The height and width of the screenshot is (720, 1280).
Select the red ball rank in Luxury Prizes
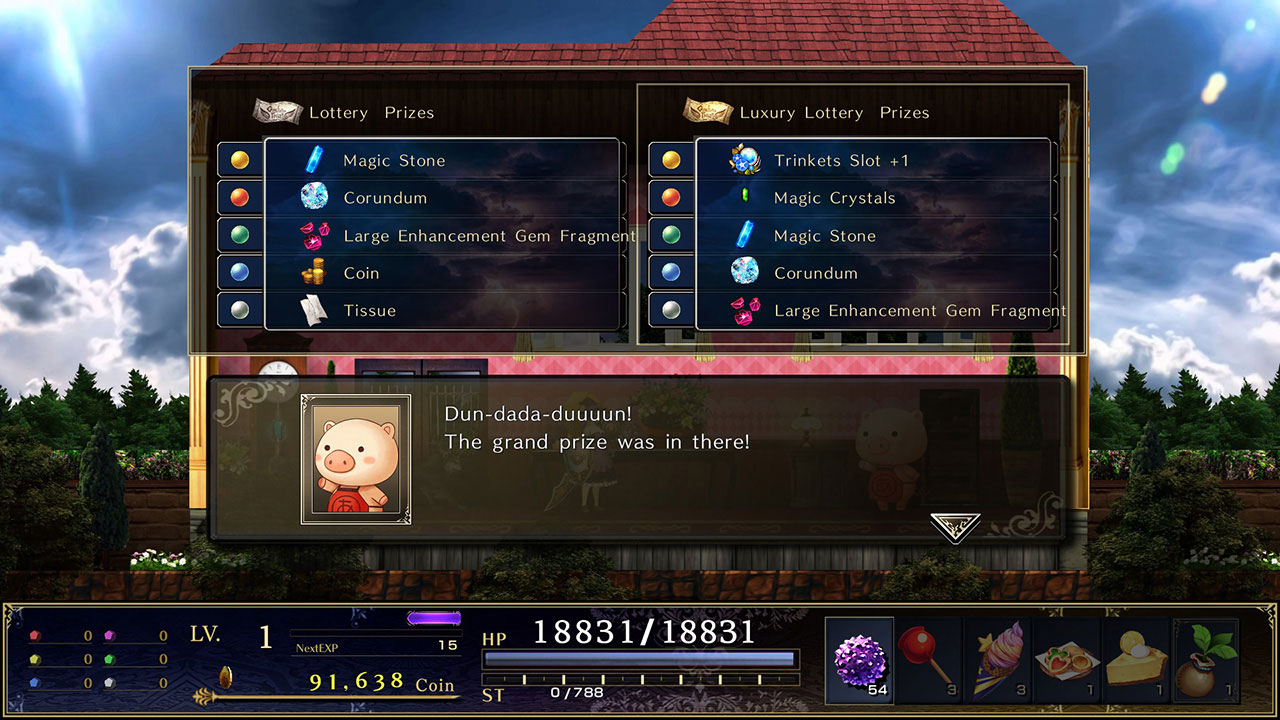[670, 198]
